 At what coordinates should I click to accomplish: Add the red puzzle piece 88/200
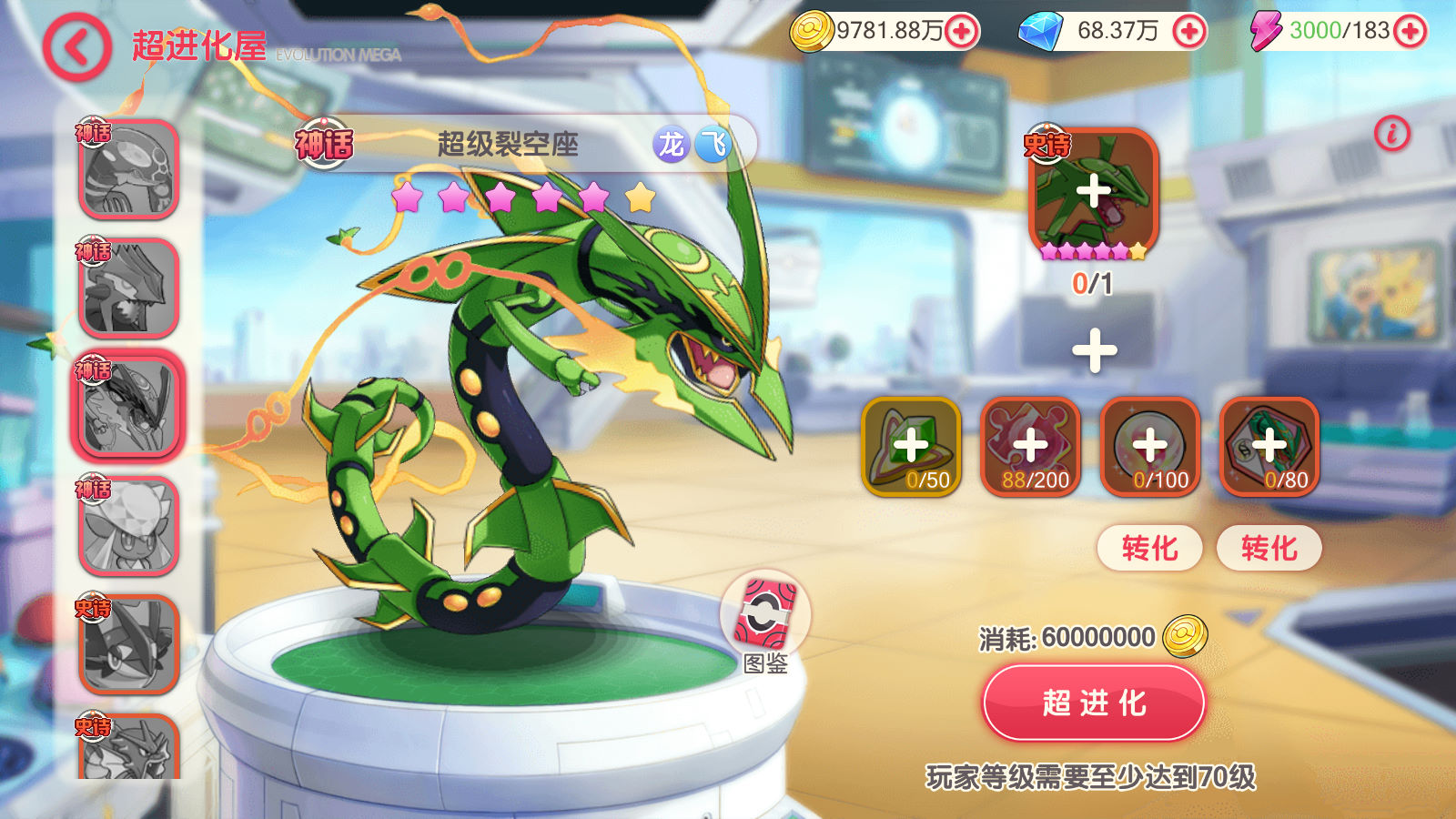point(1031,446)
